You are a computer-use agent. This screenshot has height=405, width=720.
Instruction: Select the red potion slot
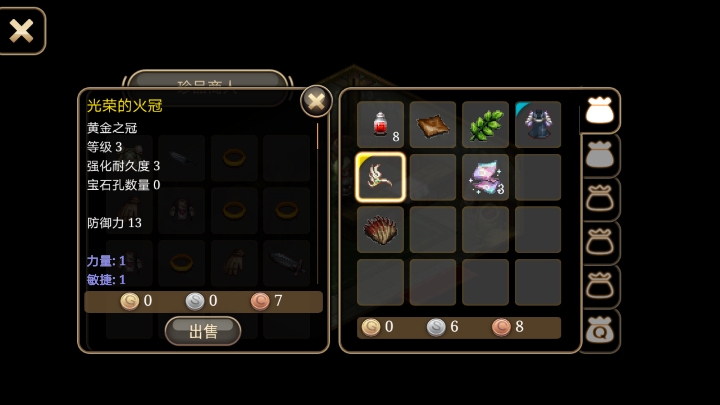click(x=381, y=125)
